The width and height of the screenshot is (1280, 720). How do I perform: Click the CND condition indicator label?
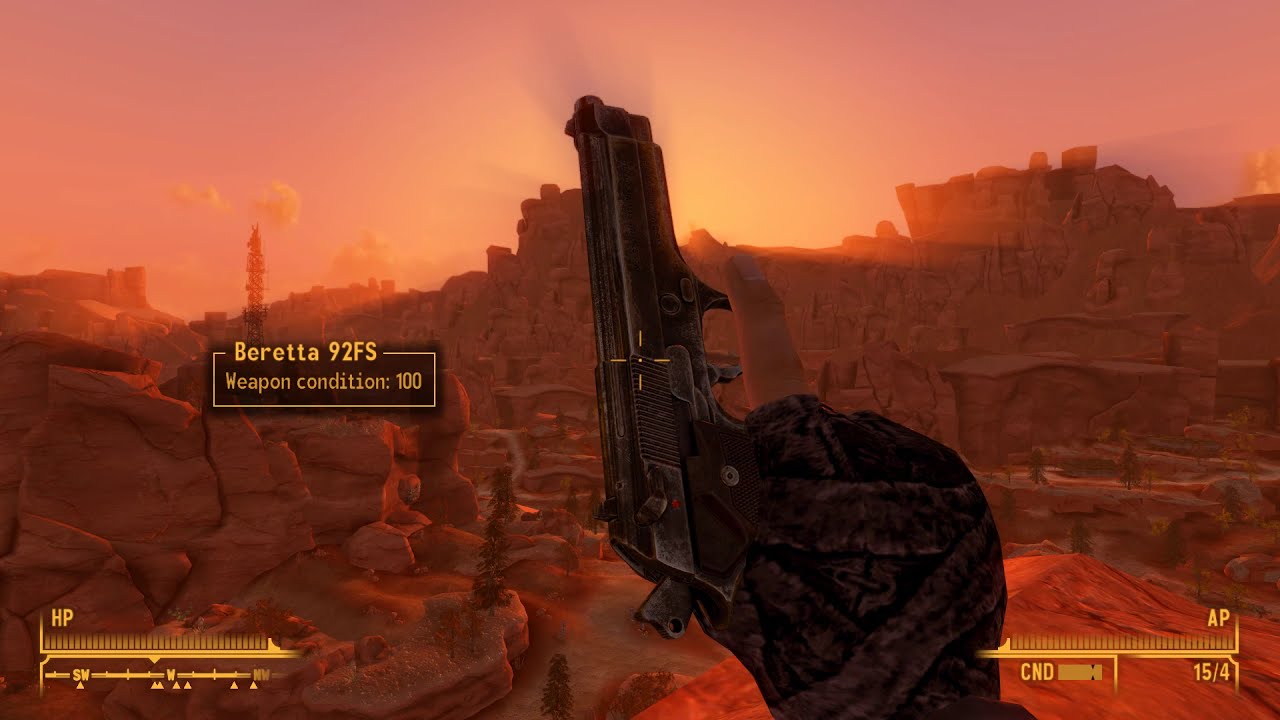pos(1038,670)
